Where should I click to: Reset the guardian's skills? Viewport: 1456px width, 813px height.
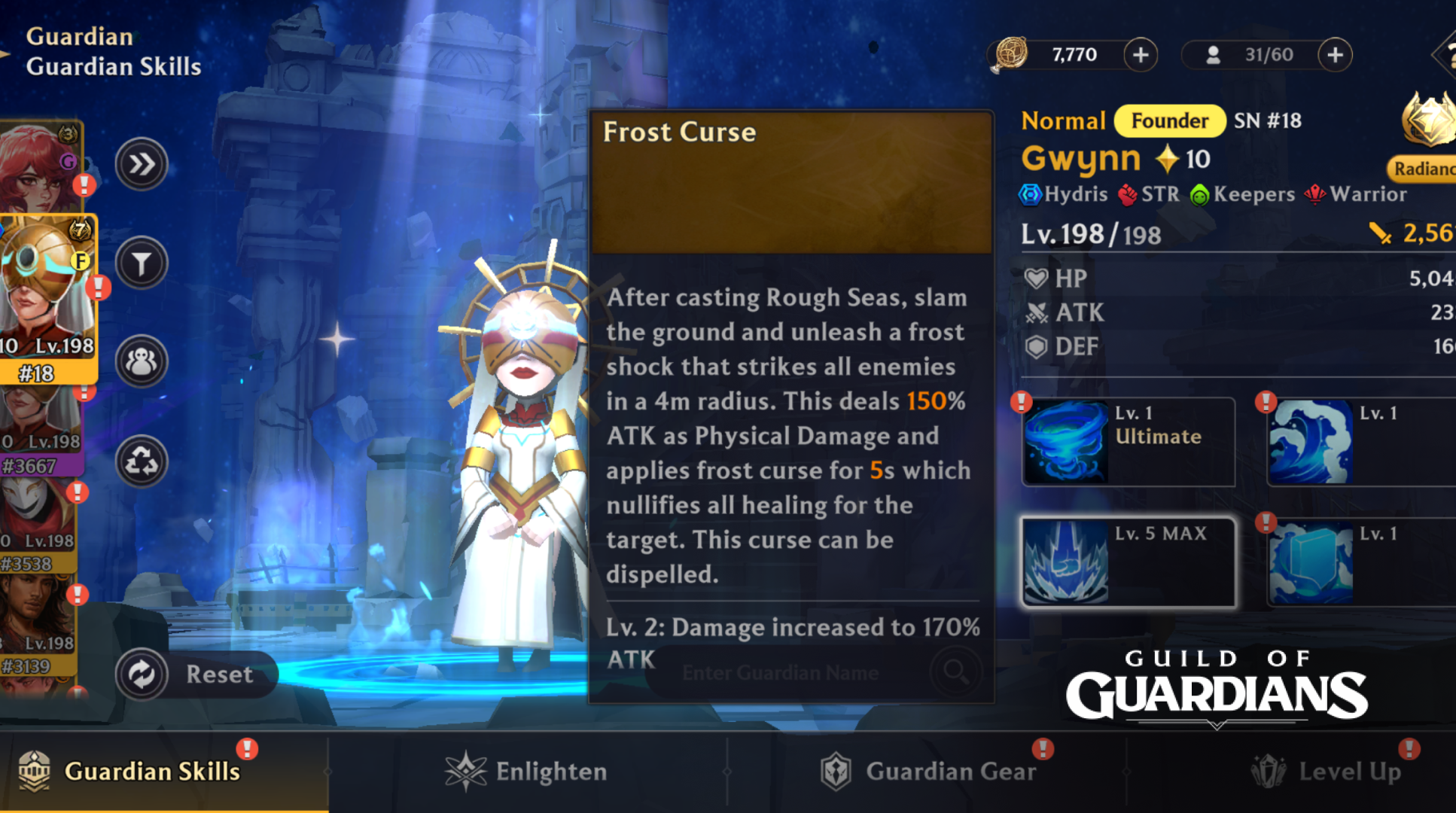(x=196, y=674)
